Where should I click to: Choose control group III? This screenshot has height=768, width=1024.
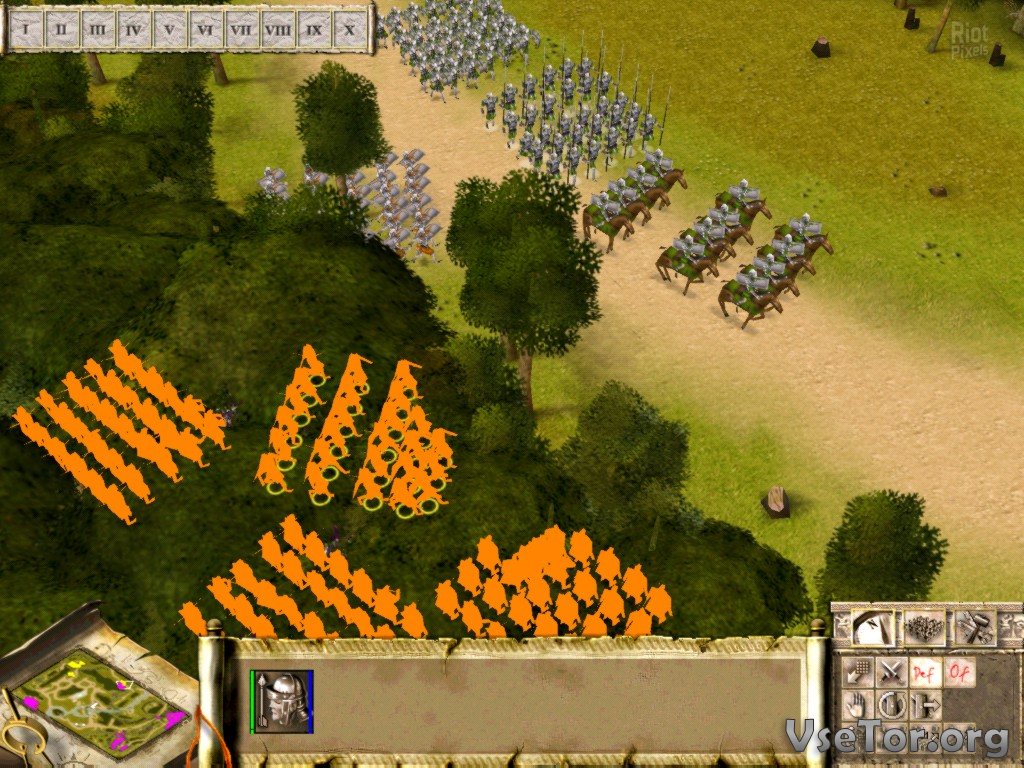click(x=97, y=28)
